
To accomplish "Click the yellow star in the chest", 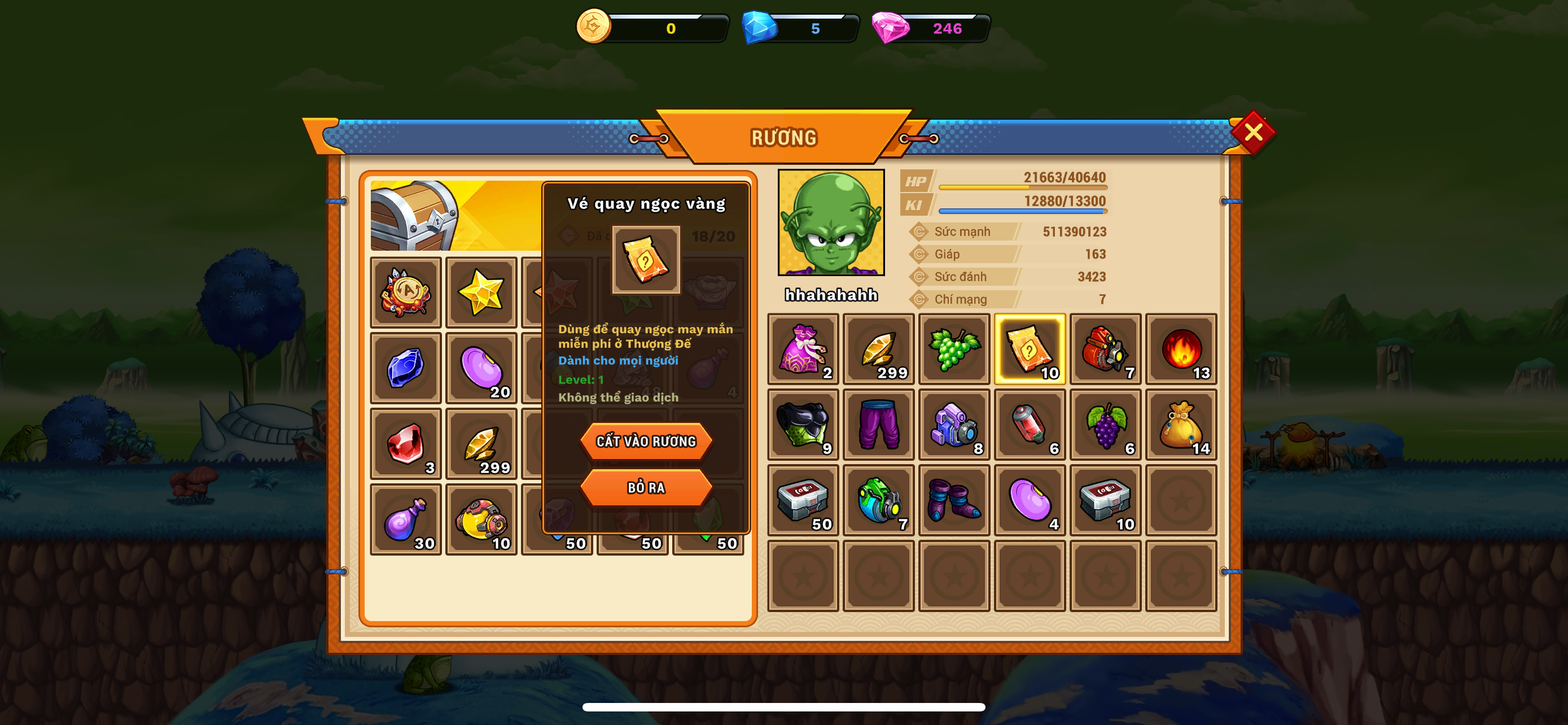I will point(481,293).
